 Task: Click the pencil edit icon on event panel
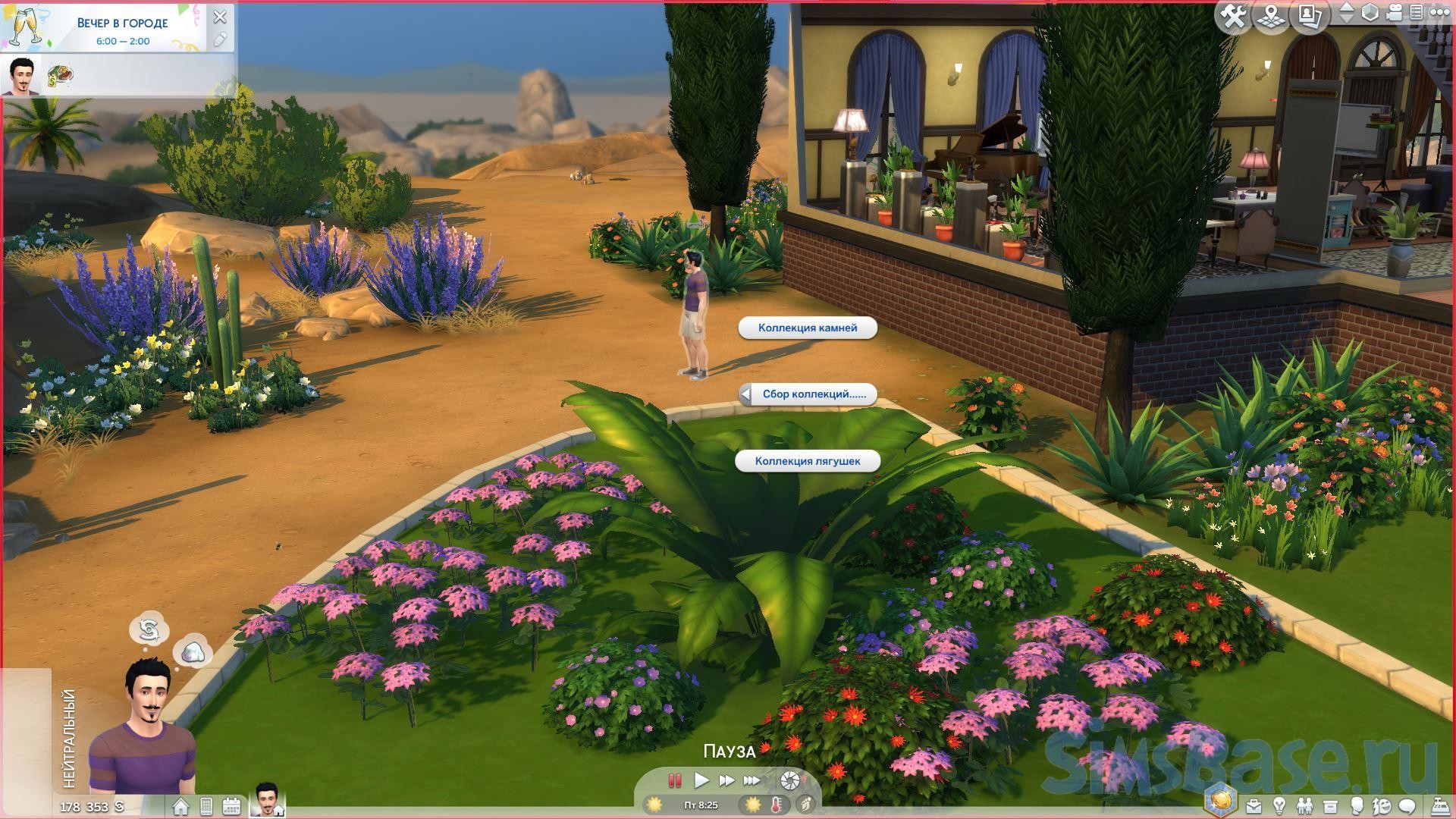pyautogui.click(x=220, y=40)
